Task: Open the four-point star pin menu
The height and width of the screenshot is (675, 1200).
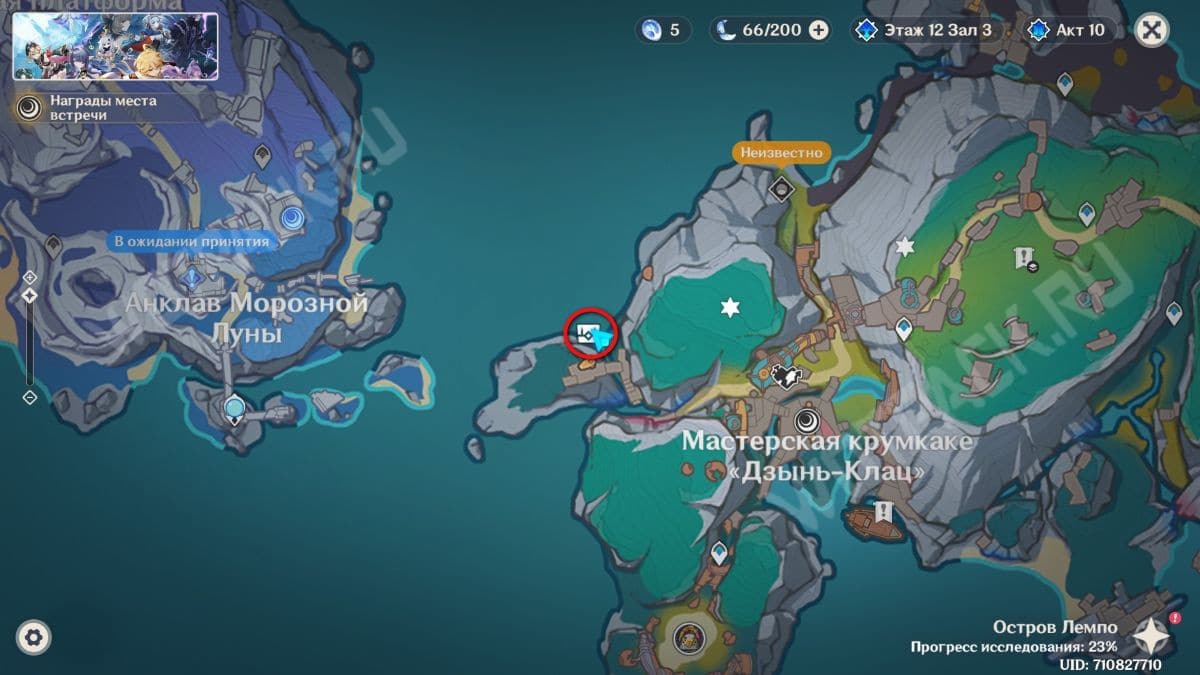Action: click(x=1151, y=634)
